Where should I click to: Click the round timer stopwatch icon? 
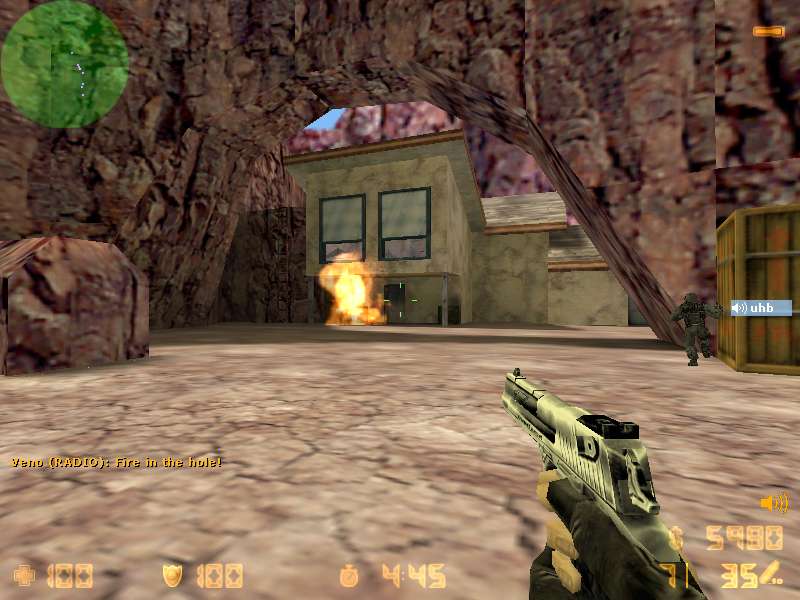(x=349, y=576)
